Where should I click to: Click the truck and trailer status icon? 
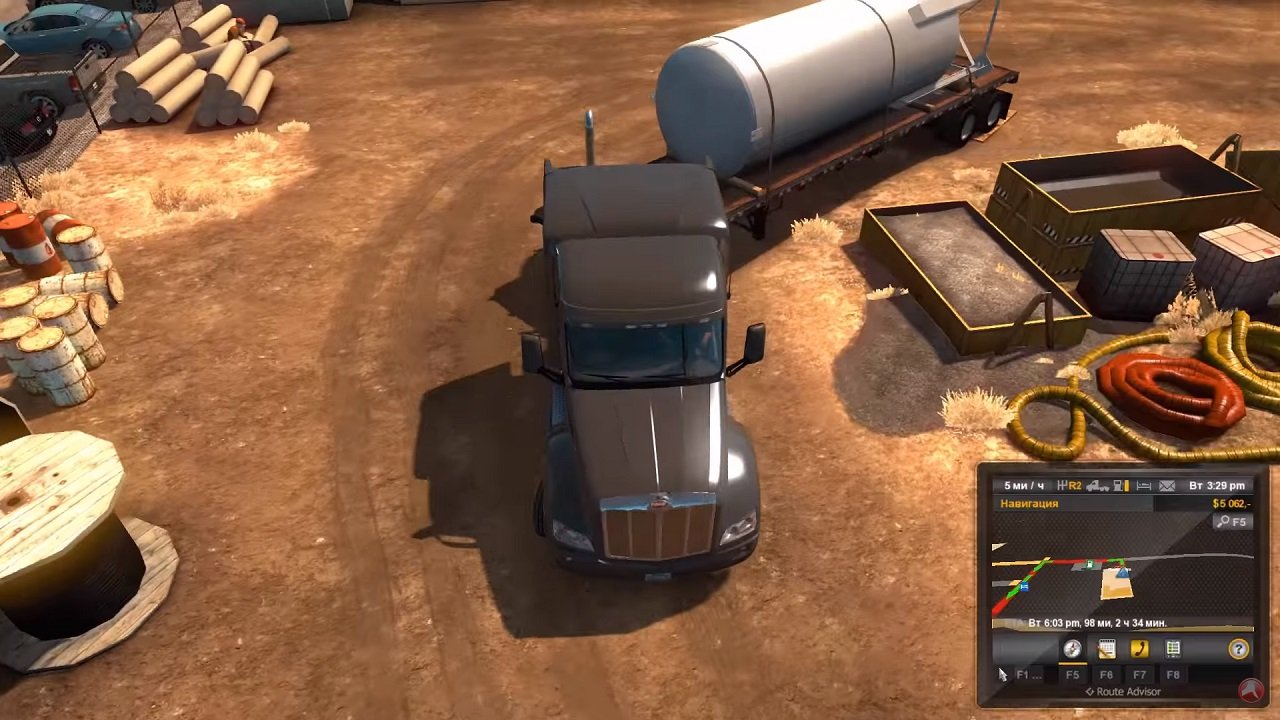tap(1097, 484)
